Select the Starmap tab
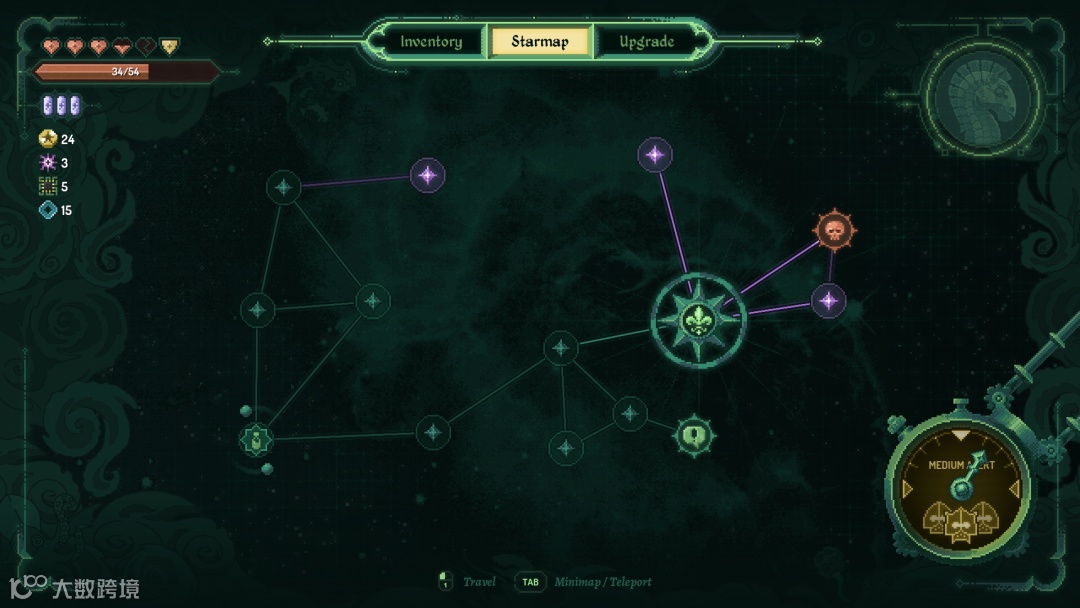This screenshot has height=608, width=1080. (540, 42)
